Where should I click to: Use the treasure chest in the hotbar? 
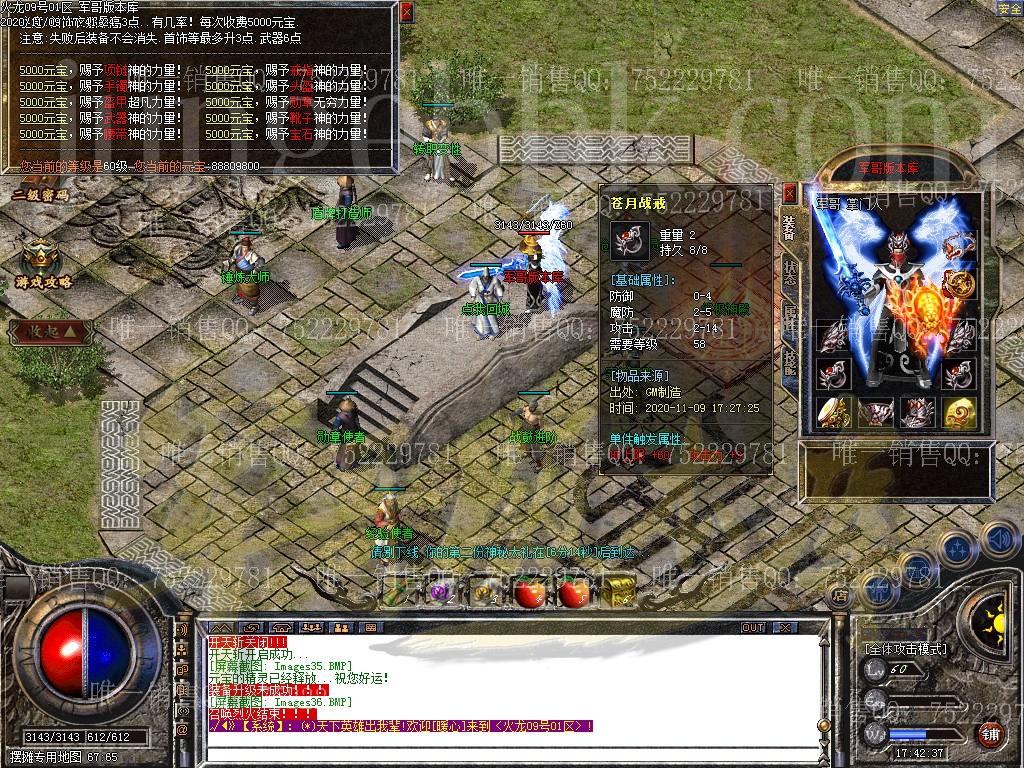tap(619, 590)
